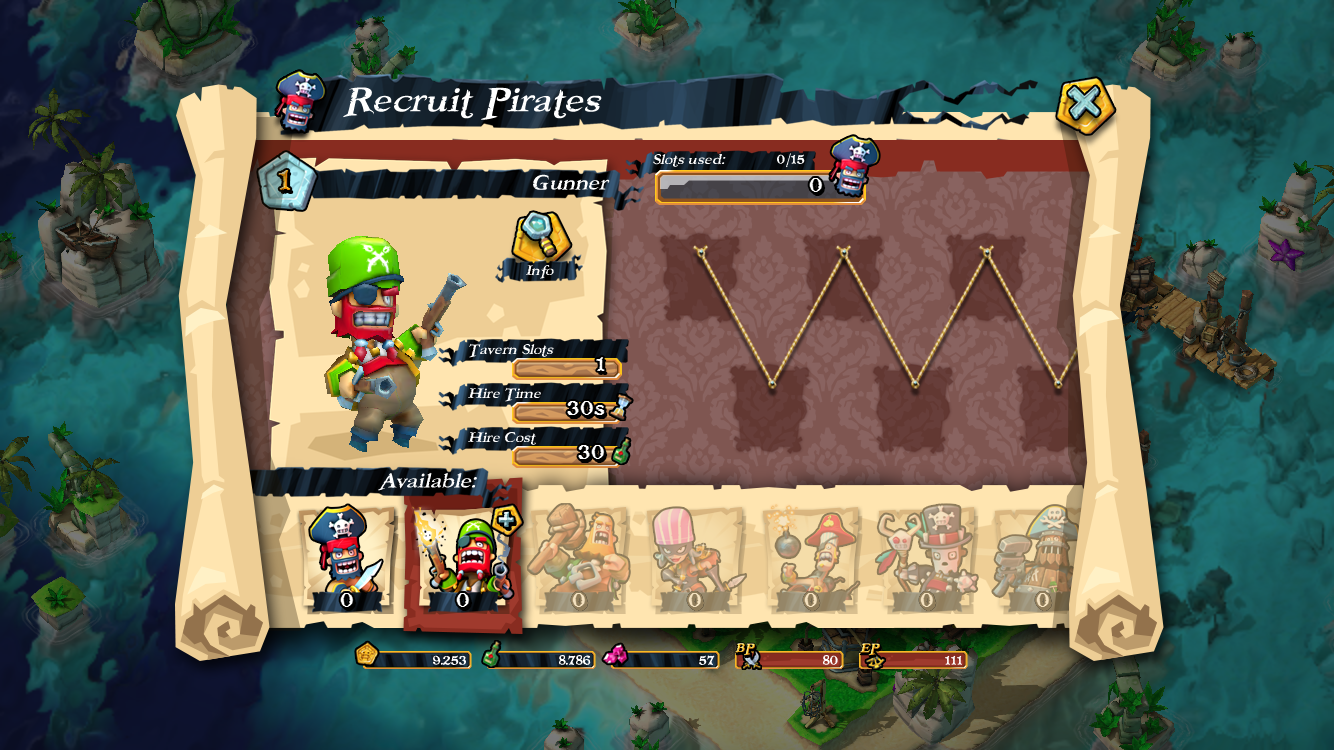Viewport: 1334px width, 750px height.
Task: Close the Recruit Pirates window
Action: (1085, 103)
